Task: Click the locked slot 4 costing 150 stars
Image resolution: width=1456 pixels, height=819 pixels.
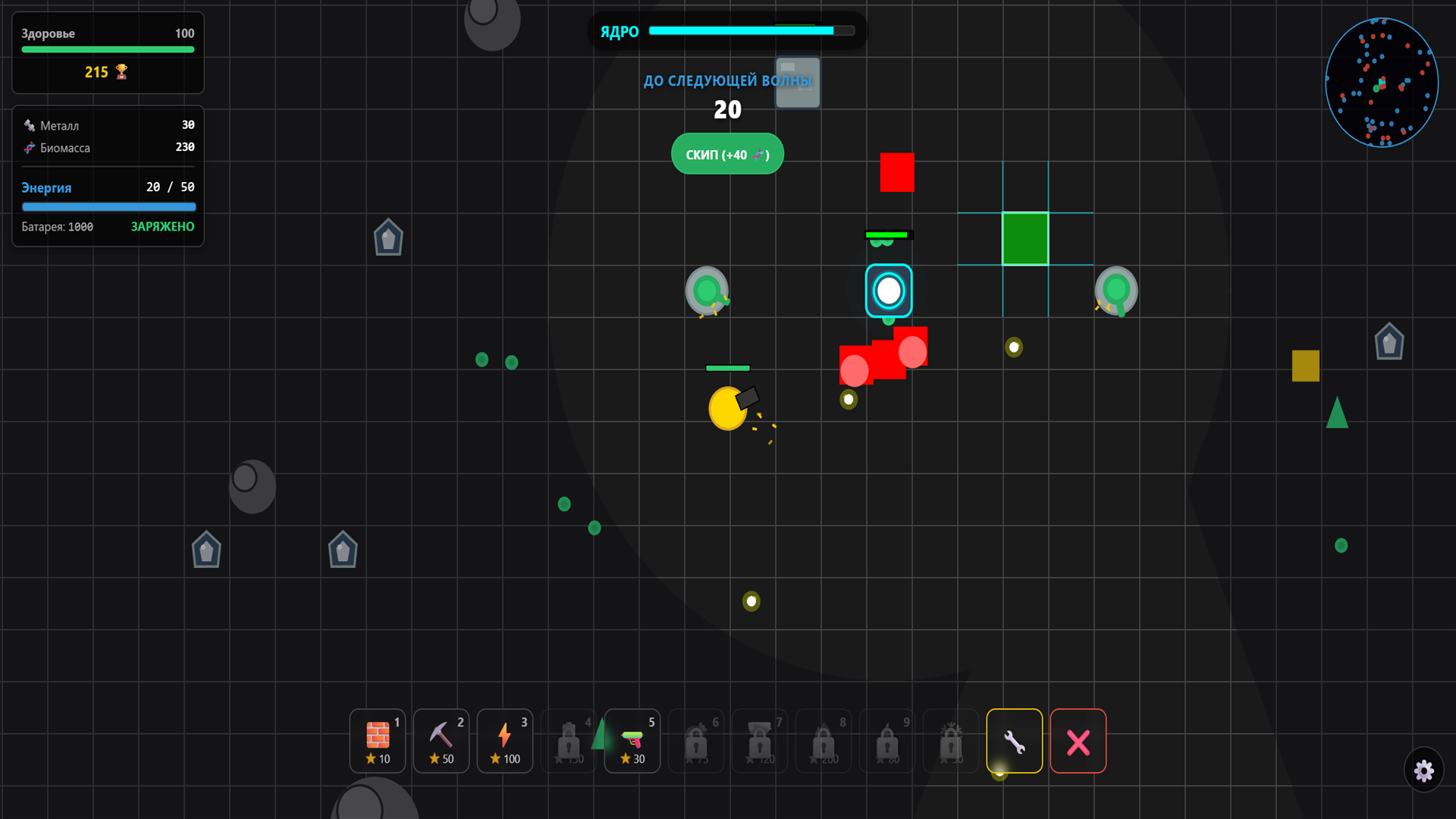Action: pos(568,741)
